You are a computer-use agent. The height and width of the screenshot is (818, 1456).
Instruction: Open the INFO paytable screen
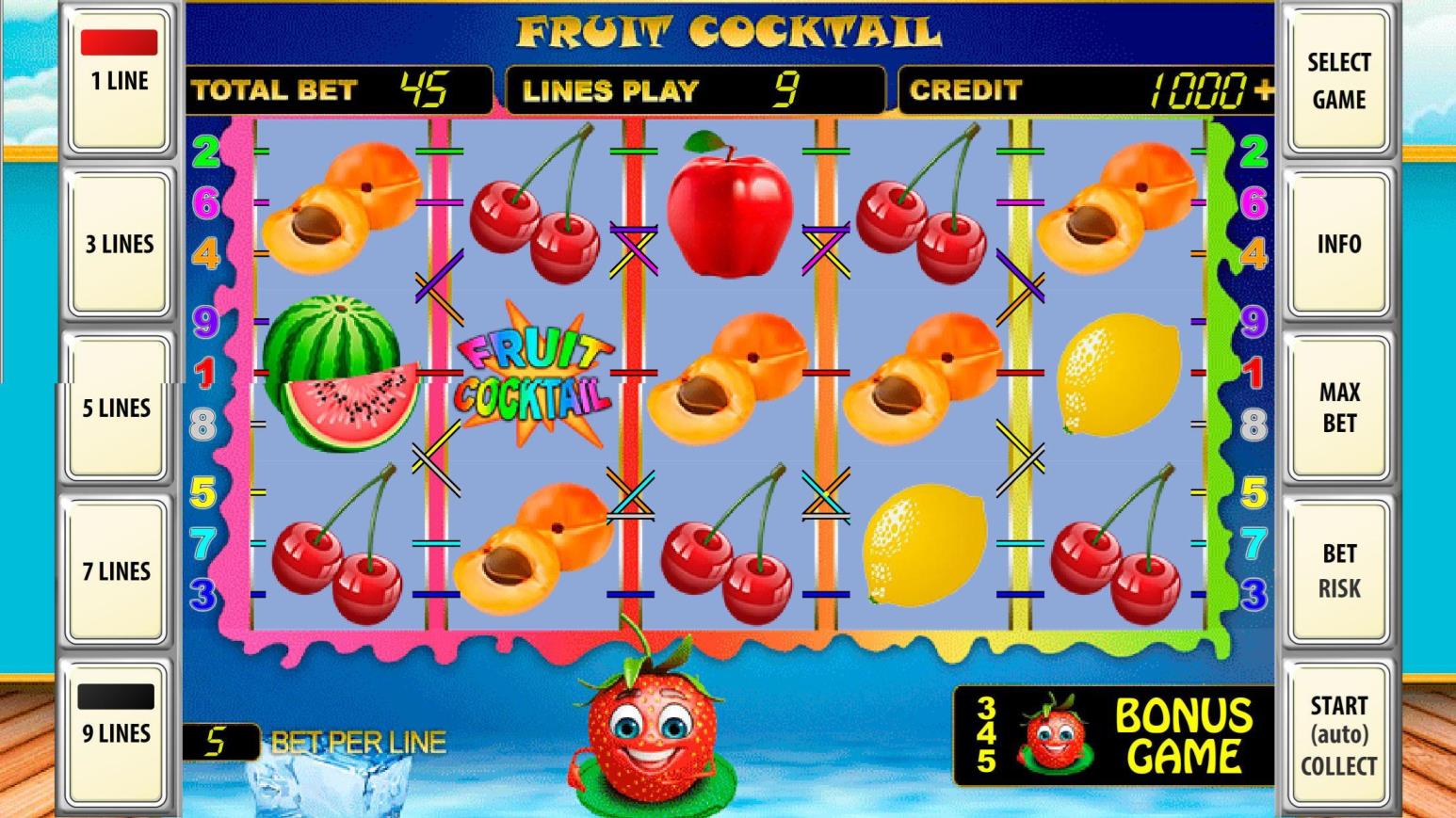click(1338, 244)
